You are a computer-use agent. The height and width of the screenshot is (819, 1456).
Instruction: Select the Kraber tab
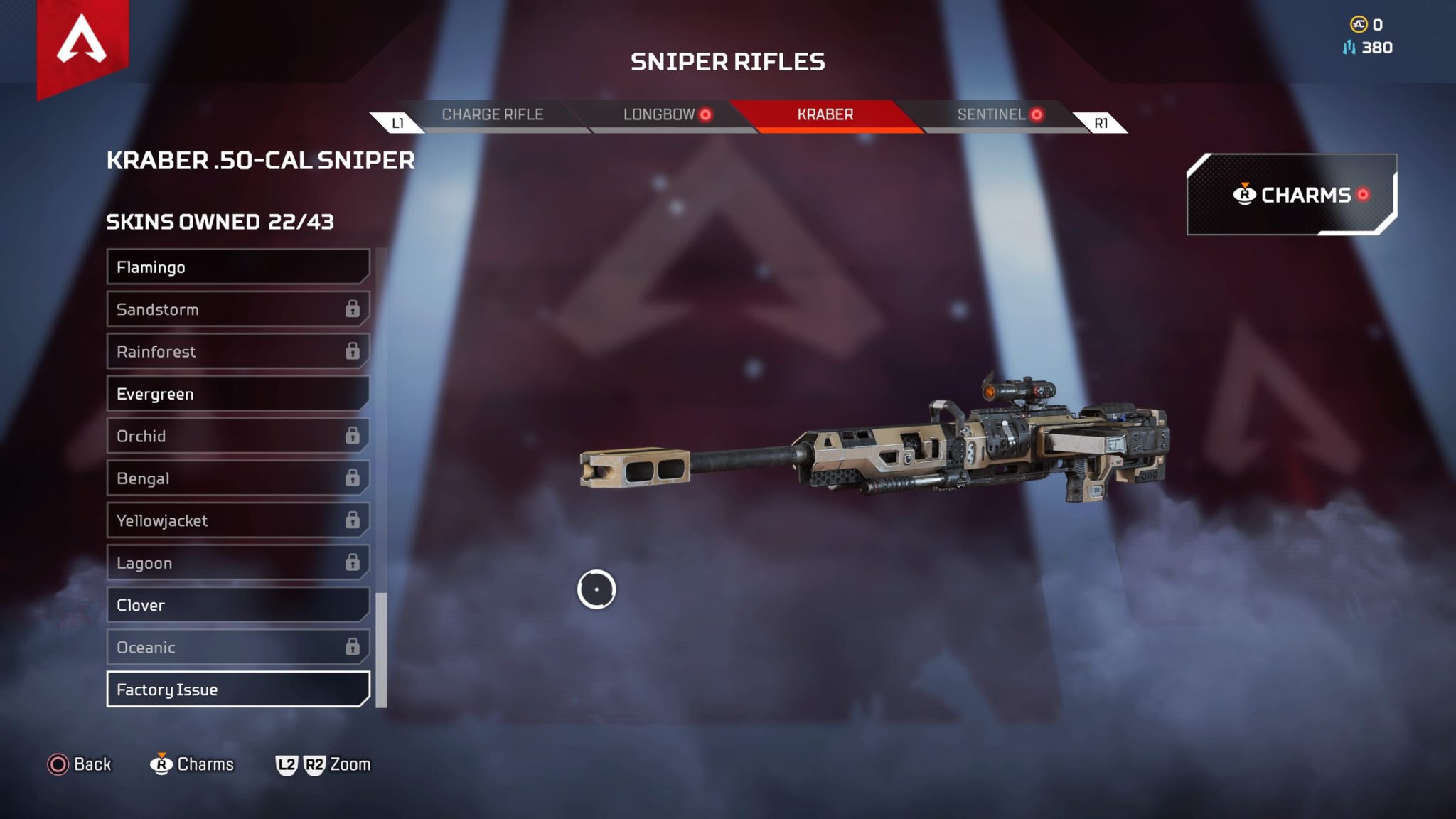tap(825, 115)
